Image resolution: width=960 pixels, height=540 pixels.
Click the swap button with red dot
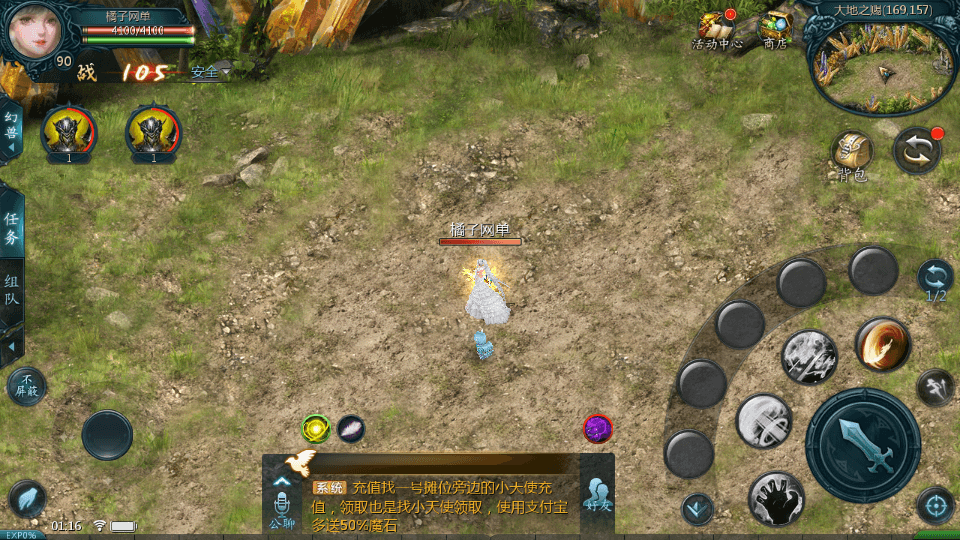tap(916, 151)
